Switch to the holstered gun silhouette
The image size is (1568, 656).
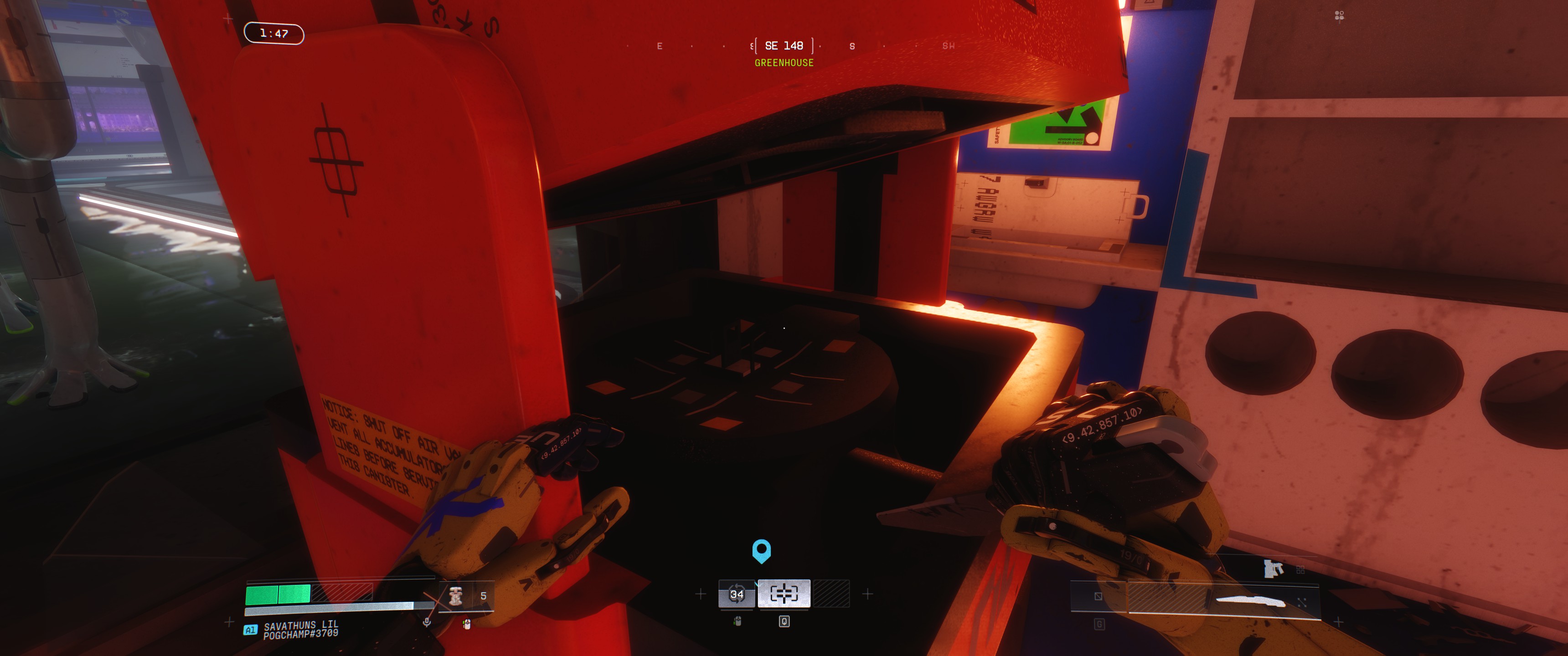[x=1273, y=569]
